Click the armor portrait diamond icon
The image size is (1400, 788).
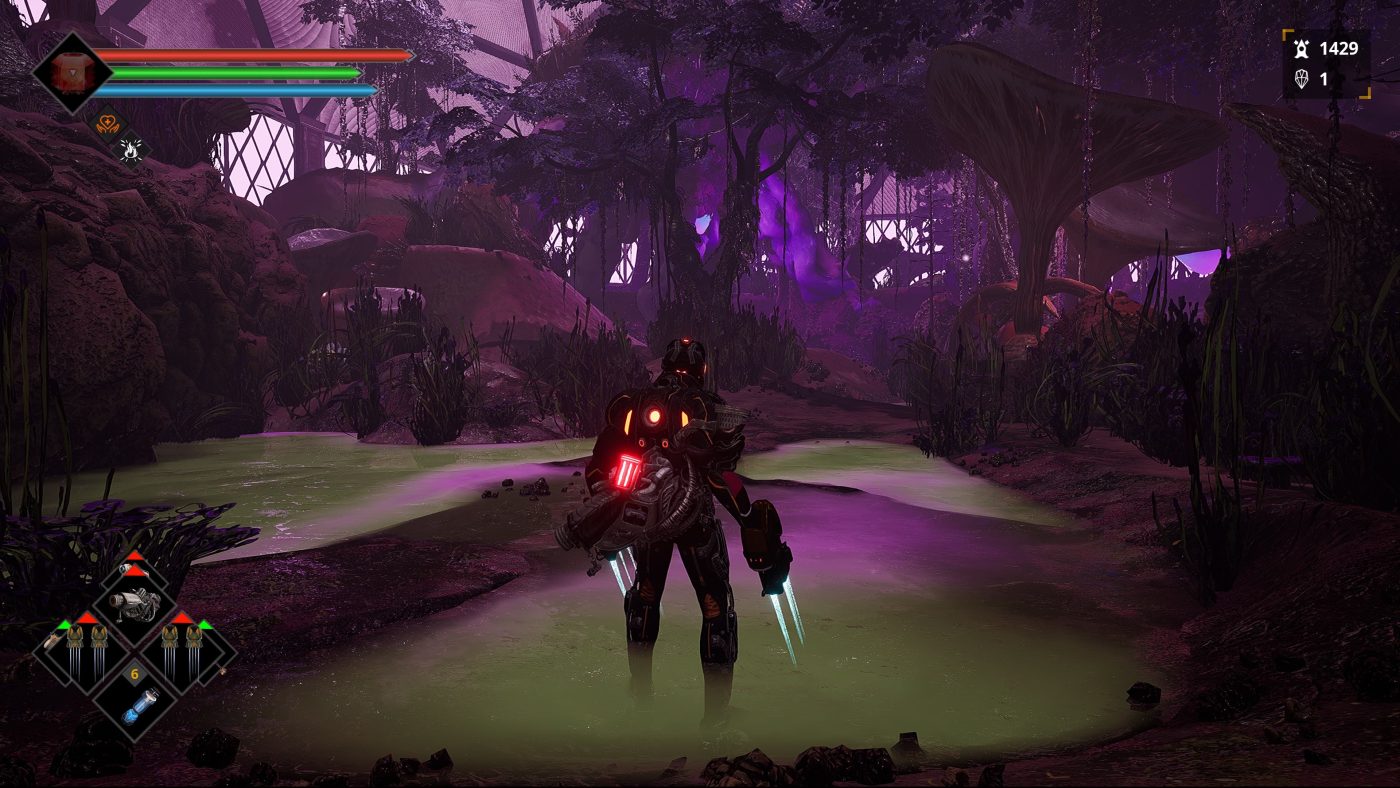click(70, 73)
